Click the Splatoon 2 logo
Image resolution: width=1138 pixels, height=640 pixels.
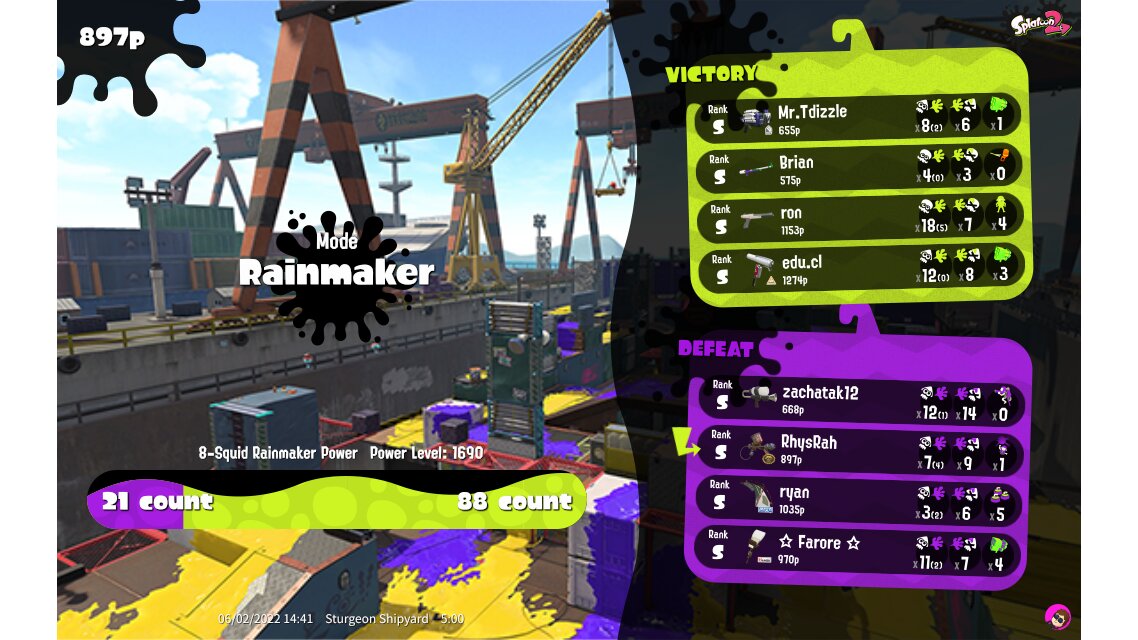[1040, 24]
